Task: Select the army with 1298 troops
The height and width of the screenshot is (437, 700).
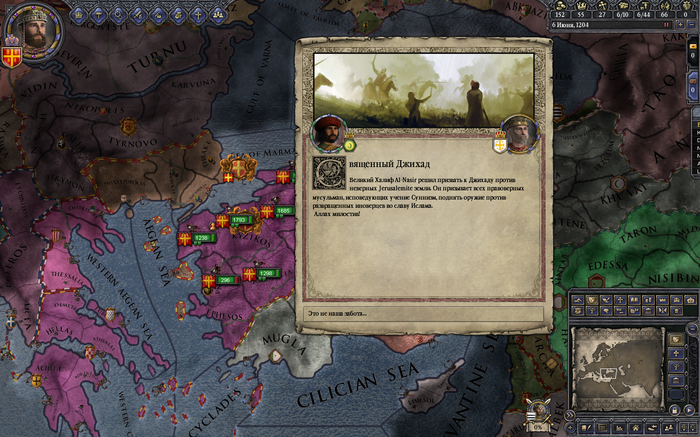Action: coord(265,272)
